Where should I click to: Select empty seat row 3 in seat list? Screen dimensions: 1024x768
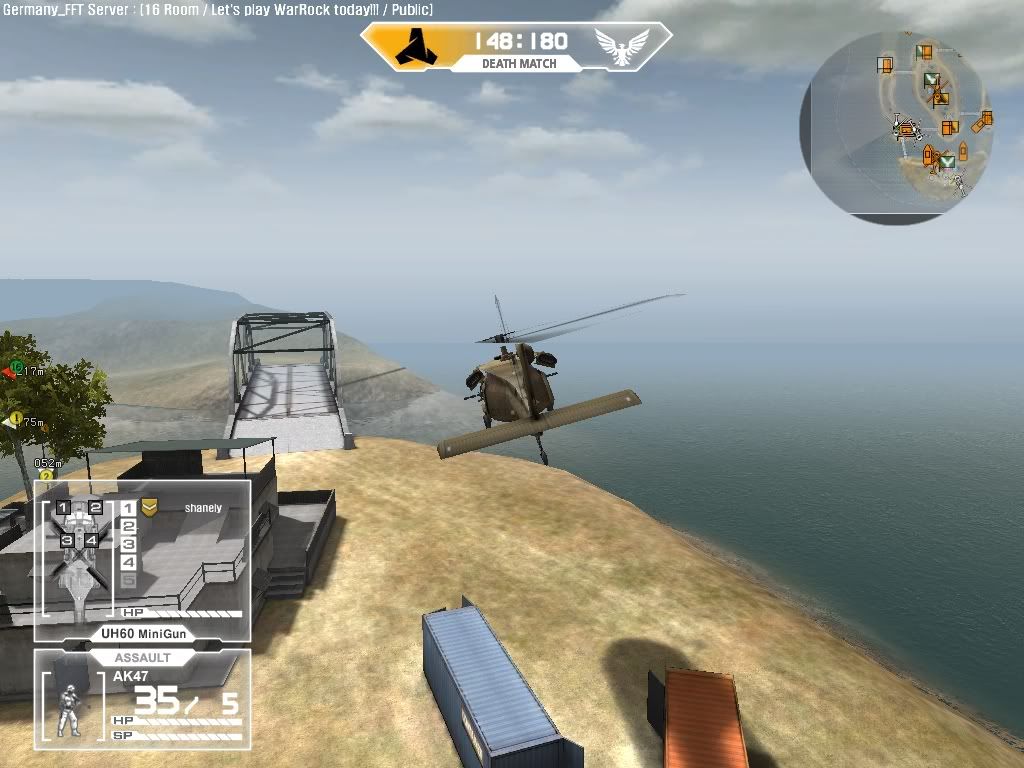(128, 544)
